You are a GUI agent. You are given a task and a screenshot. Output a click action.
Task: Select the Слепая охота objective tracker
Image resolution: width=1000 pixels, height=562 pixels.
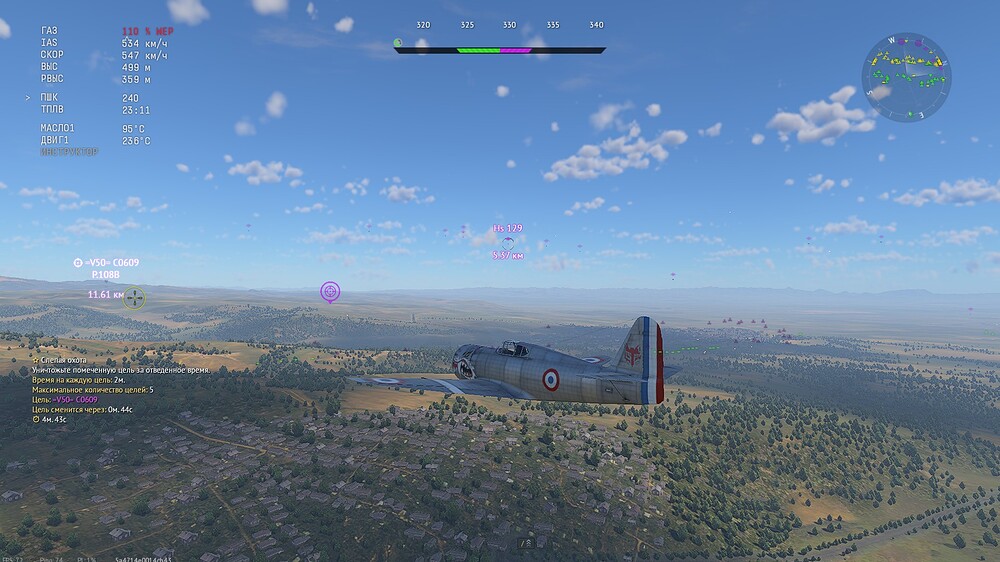60,359
